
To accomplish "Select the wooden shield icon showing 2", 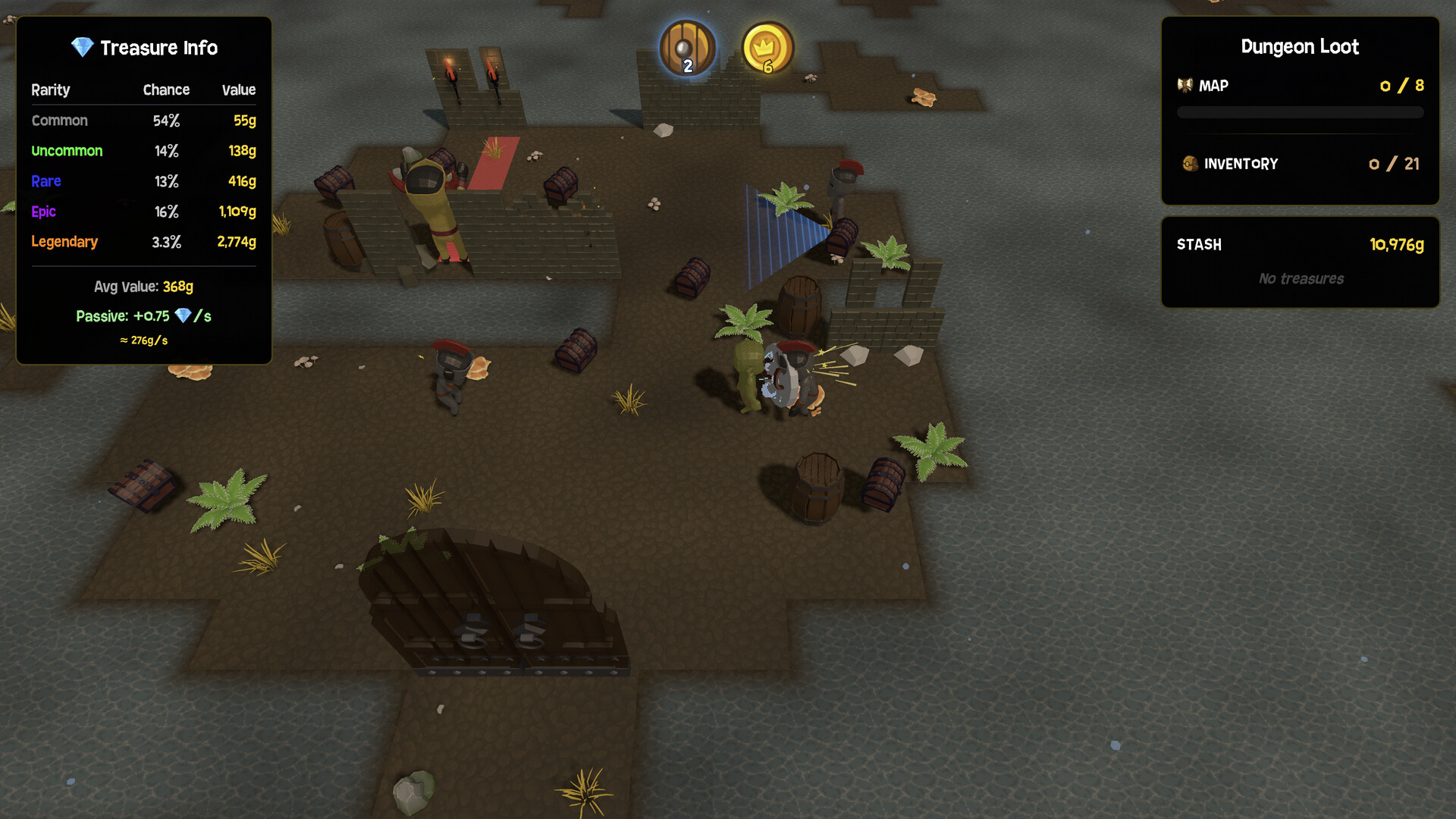I will pyautogui.click(x=686, y=48).
